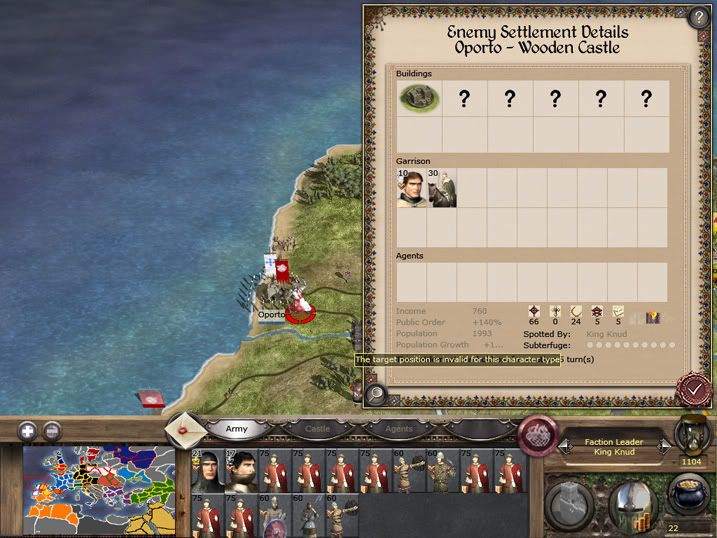Screen dimensions: 717x538
Task: Switch to the Agents tab
Action: [398, 429]
